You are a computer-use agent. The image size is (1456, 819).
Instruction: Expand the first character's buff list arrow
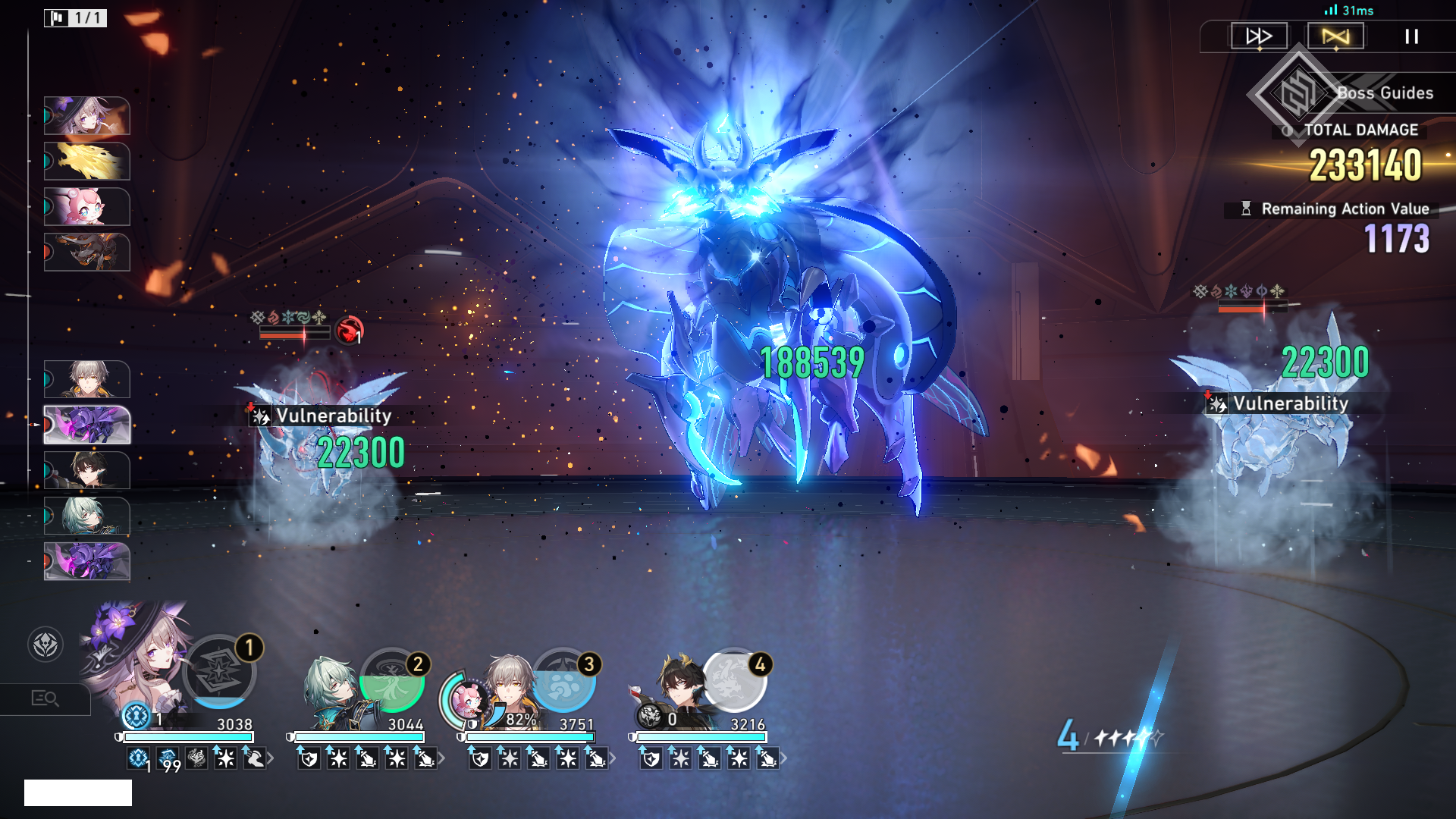(x=271, y=758)
